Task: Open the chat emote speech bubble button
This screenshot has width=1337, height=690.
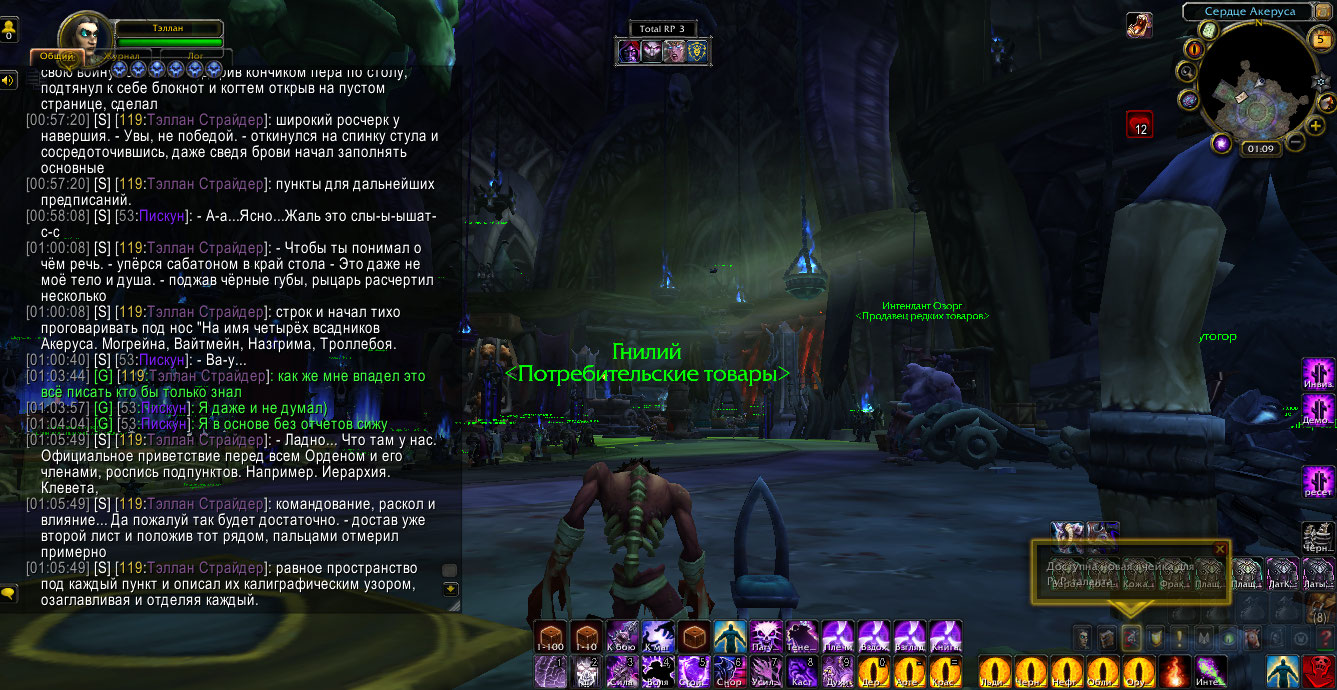Action: [9, 593]
